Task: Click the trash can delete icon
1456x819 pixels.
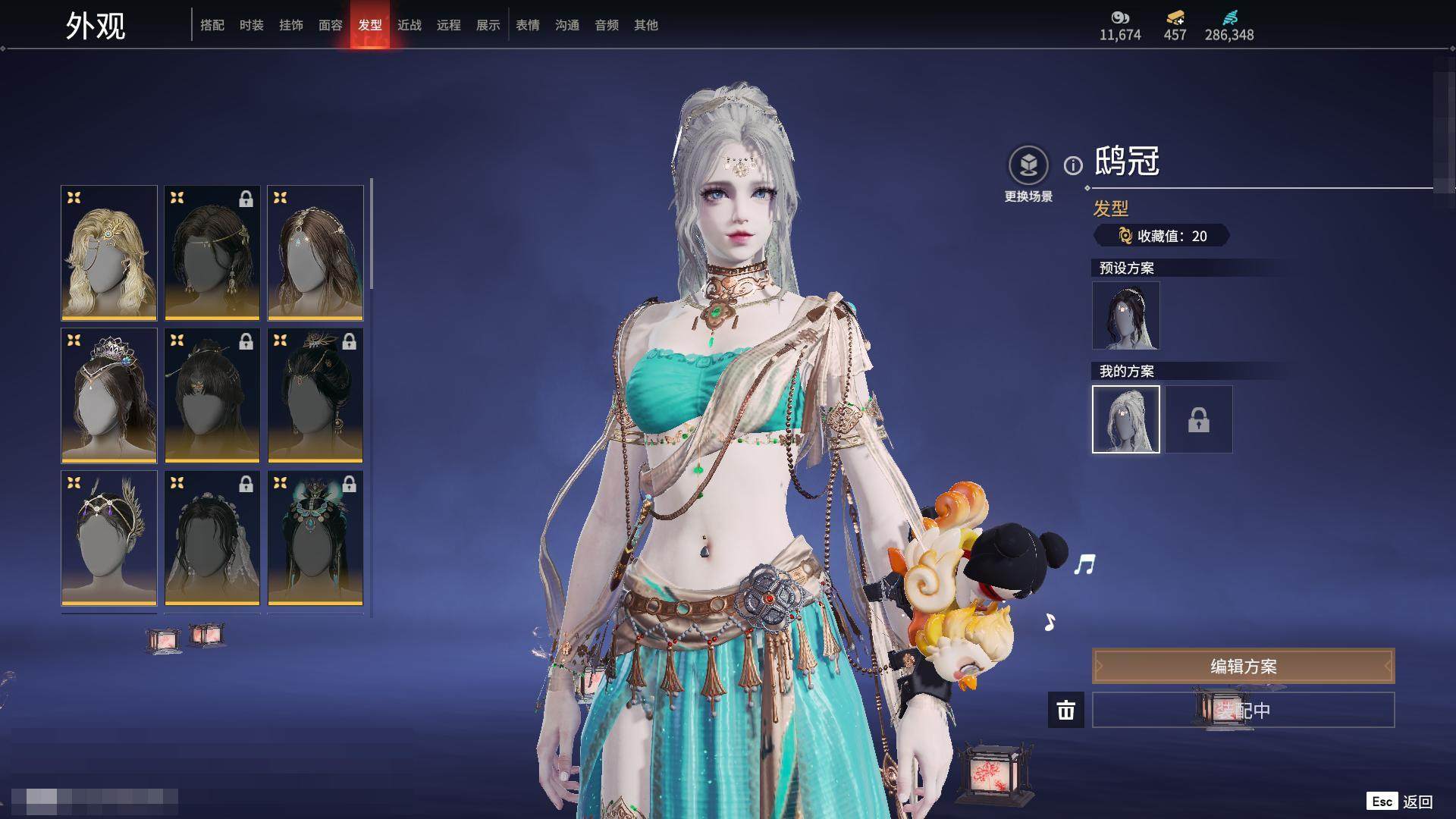Action: point(1065,710)
